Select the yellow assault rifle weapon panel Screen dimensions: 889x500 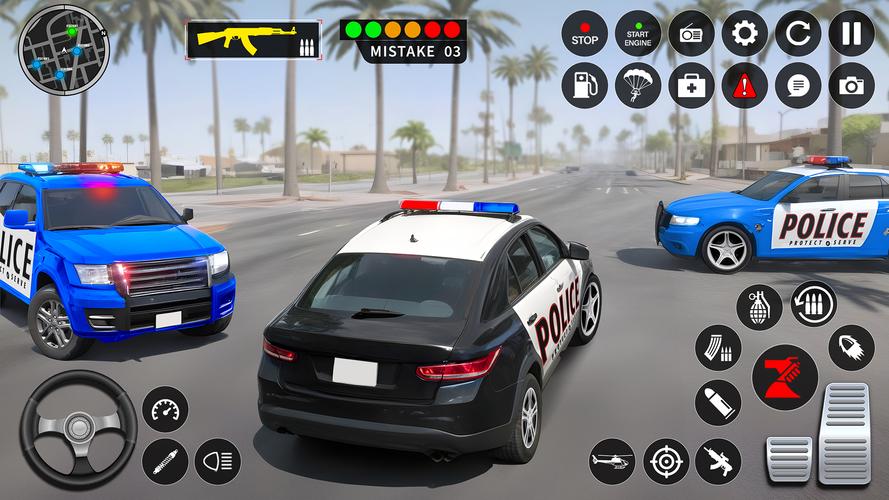[253, 40]
